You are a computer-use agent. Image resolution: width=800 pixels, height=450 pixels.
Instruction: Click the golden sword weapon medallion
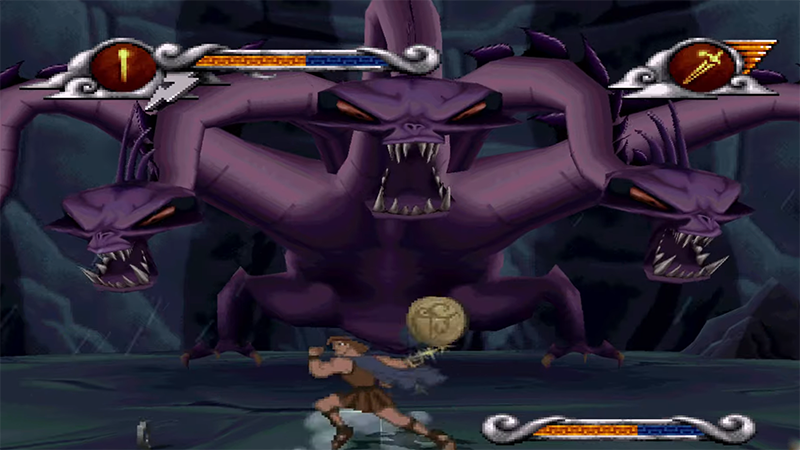(x=696, y=65)
